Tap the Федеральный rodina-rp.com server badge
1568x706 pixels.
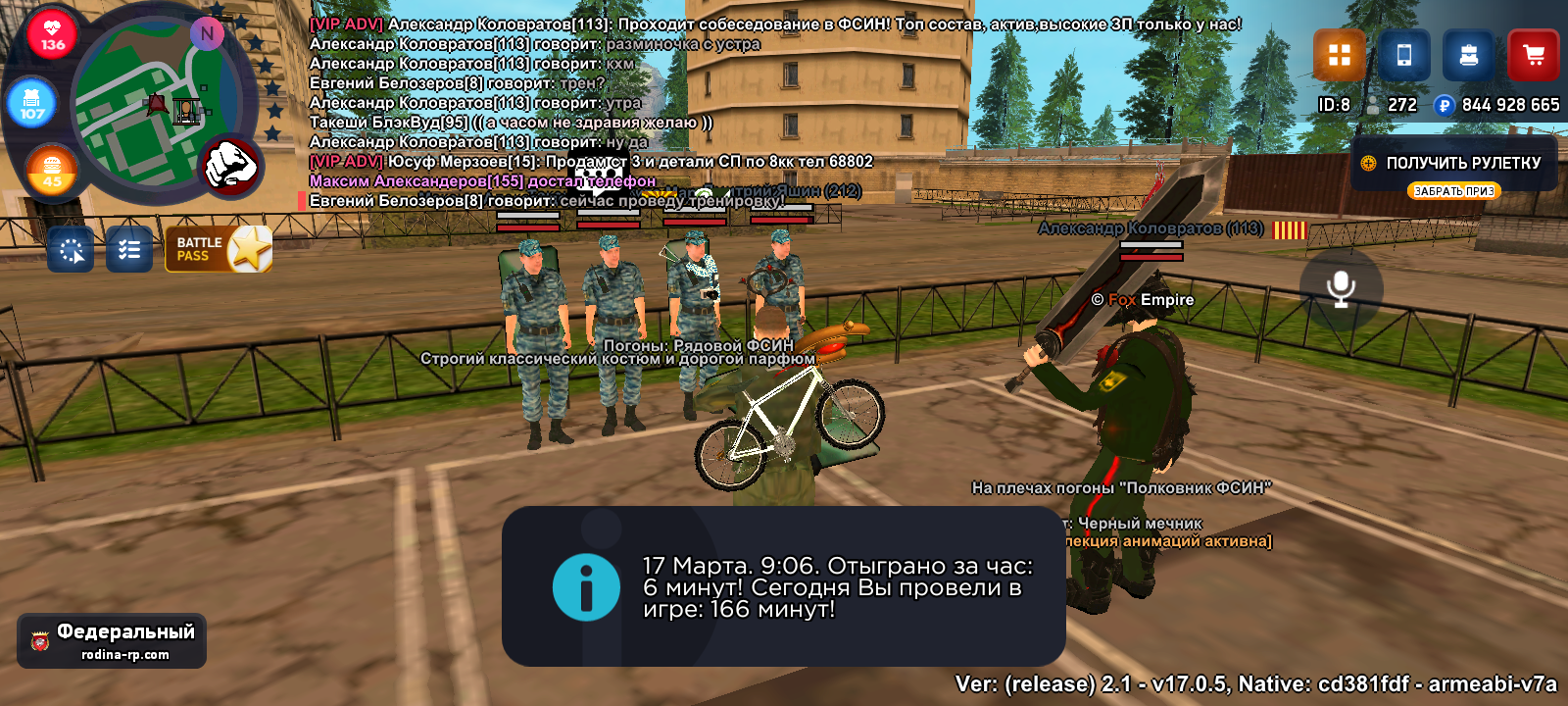(x=112, y=641)
